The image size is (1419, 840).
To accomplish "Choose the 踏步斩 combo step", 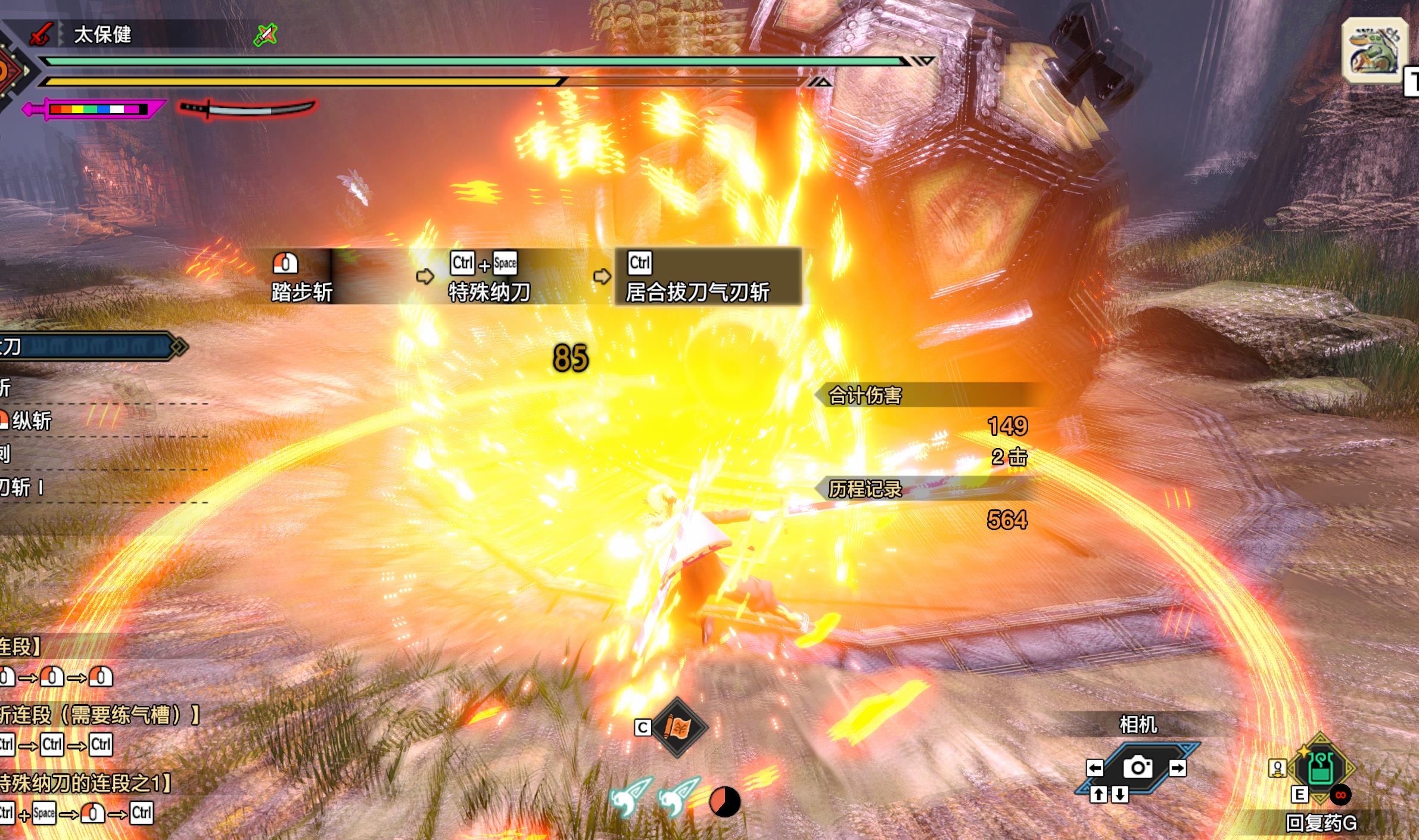I will pyautogui.click(x=301, y=277).
